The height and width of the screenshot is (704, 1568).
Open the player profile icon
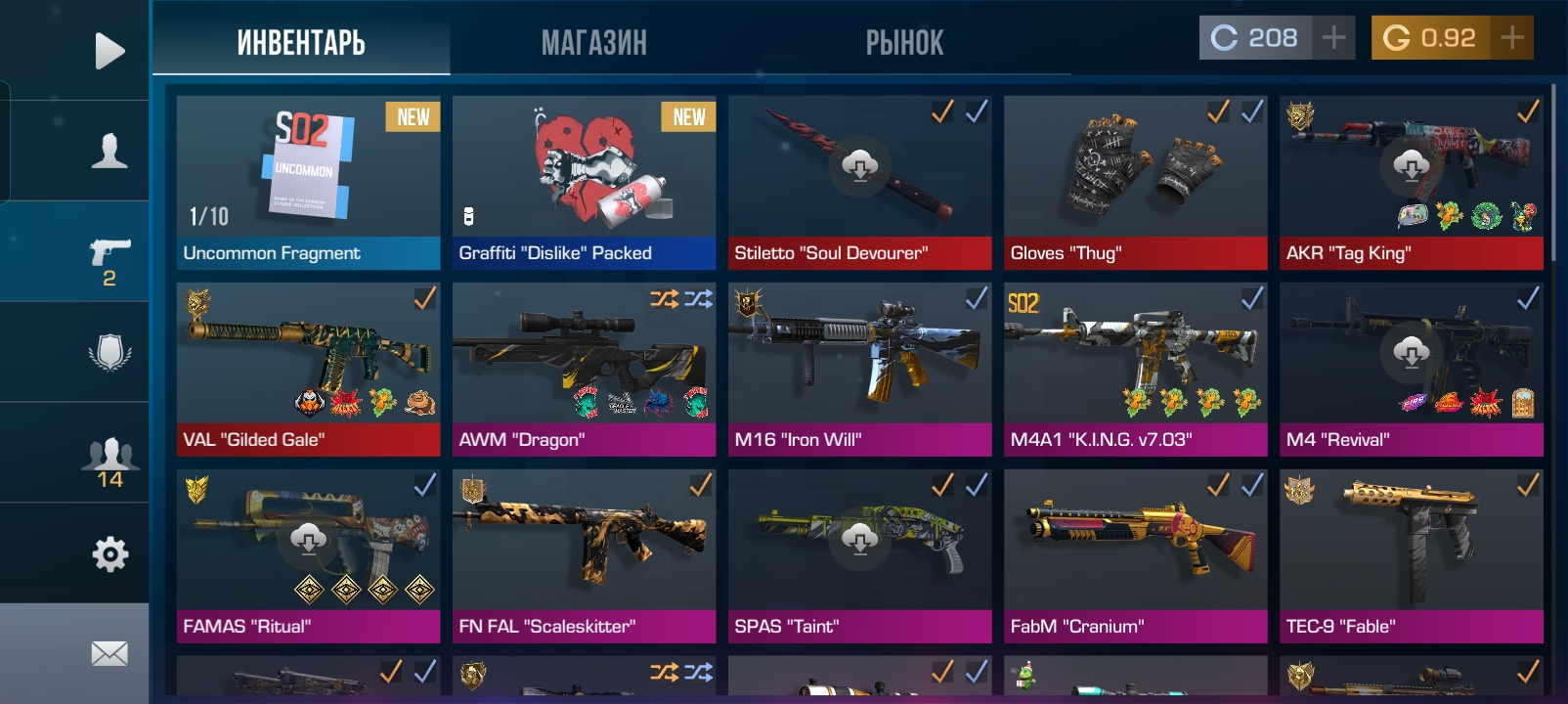click(x=109, y=151)
